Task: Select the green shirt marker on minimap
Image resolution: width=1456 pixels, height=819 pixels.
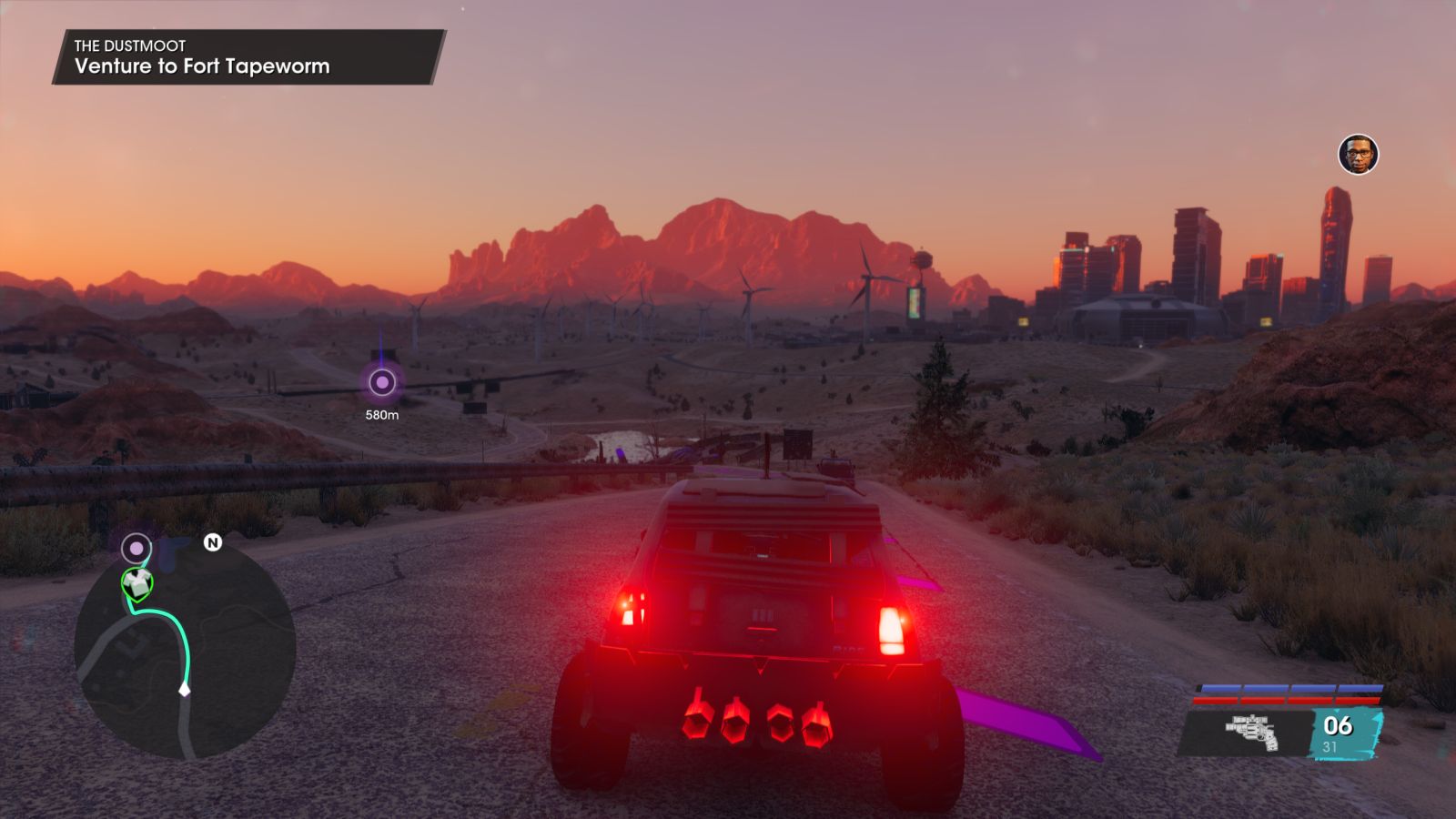Action: pos(137,583)
